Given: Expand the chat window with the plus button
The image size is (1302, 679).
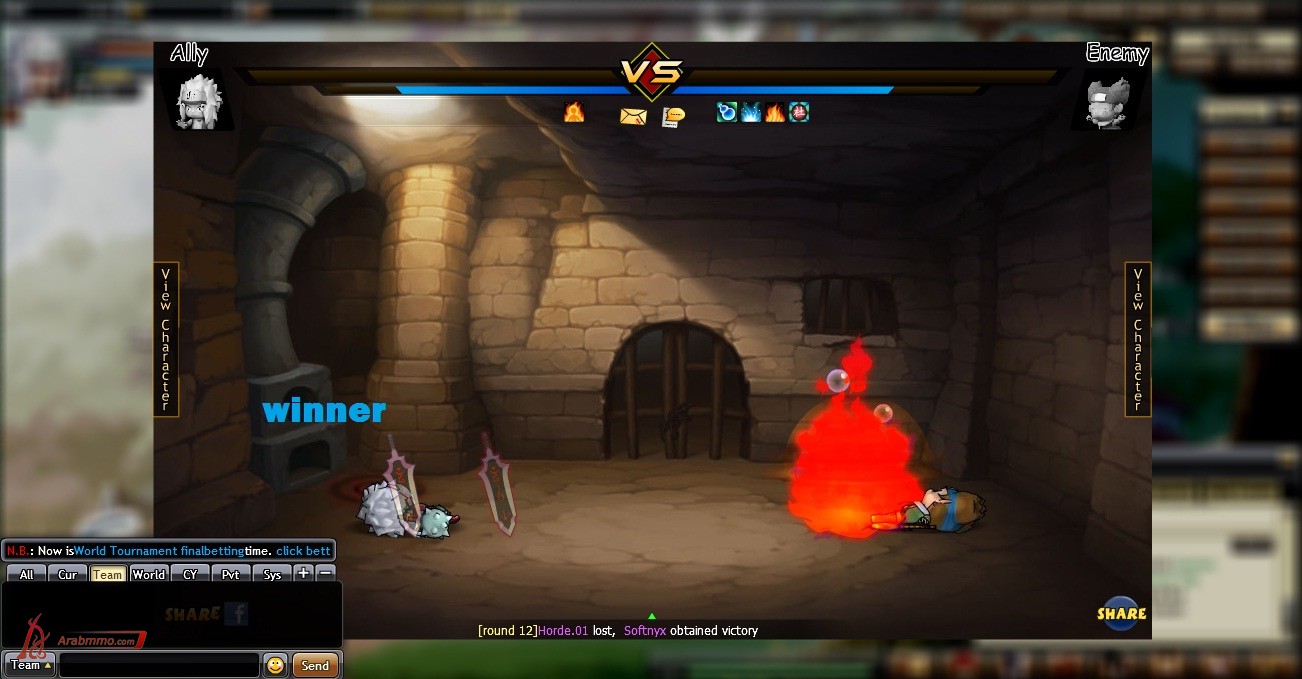Looking at the screenshot, I should click(x=304, y=574).
